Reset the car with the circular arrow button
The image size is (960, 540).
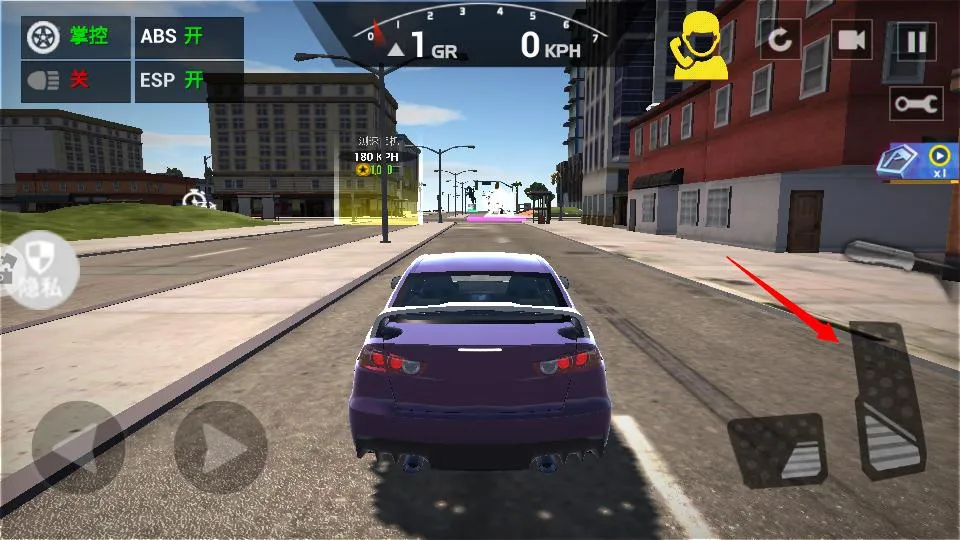click(779, 40)
